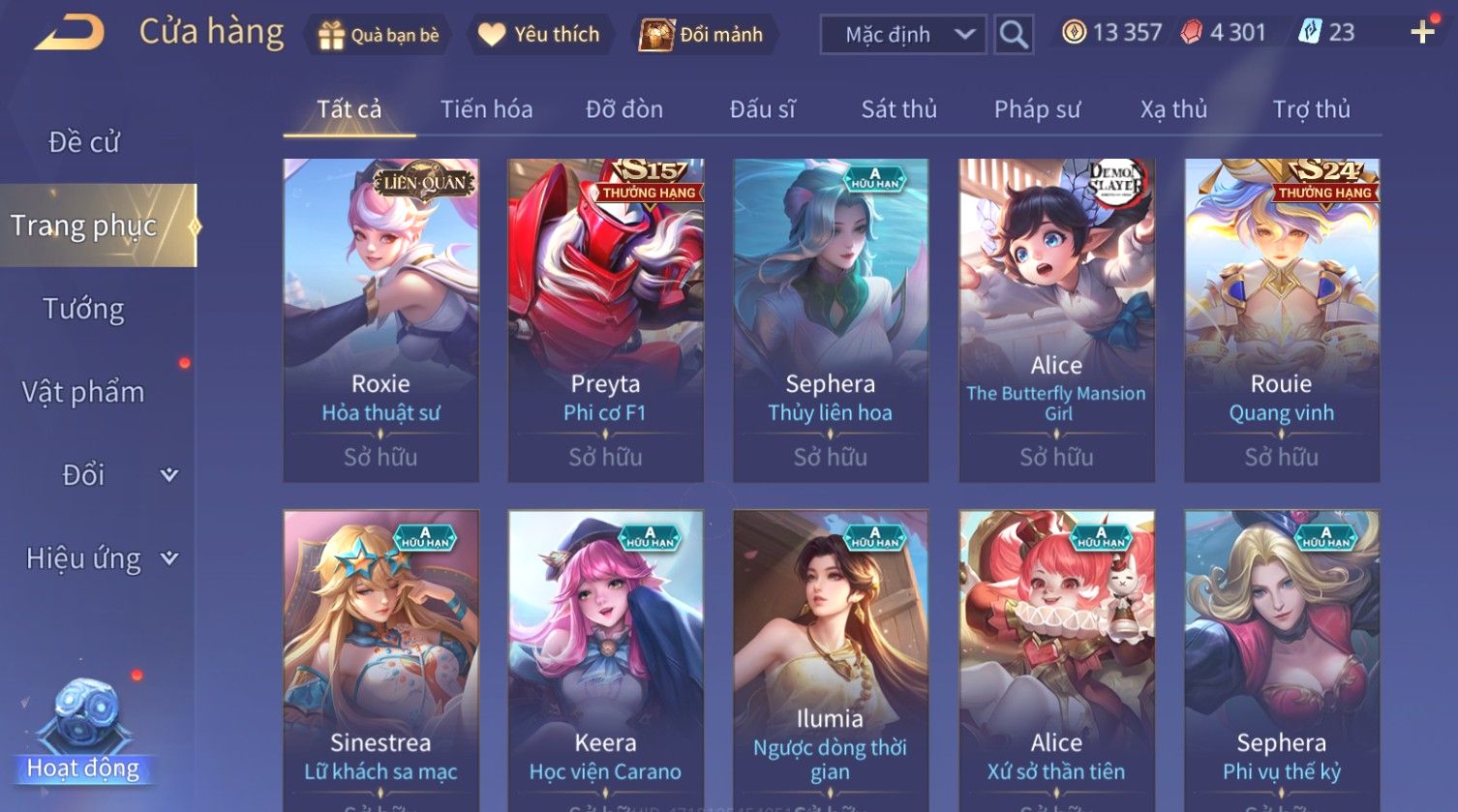
Task: Select the Roxie Hỏa thuật sư skin card
Action: click(x=380, y=319)
